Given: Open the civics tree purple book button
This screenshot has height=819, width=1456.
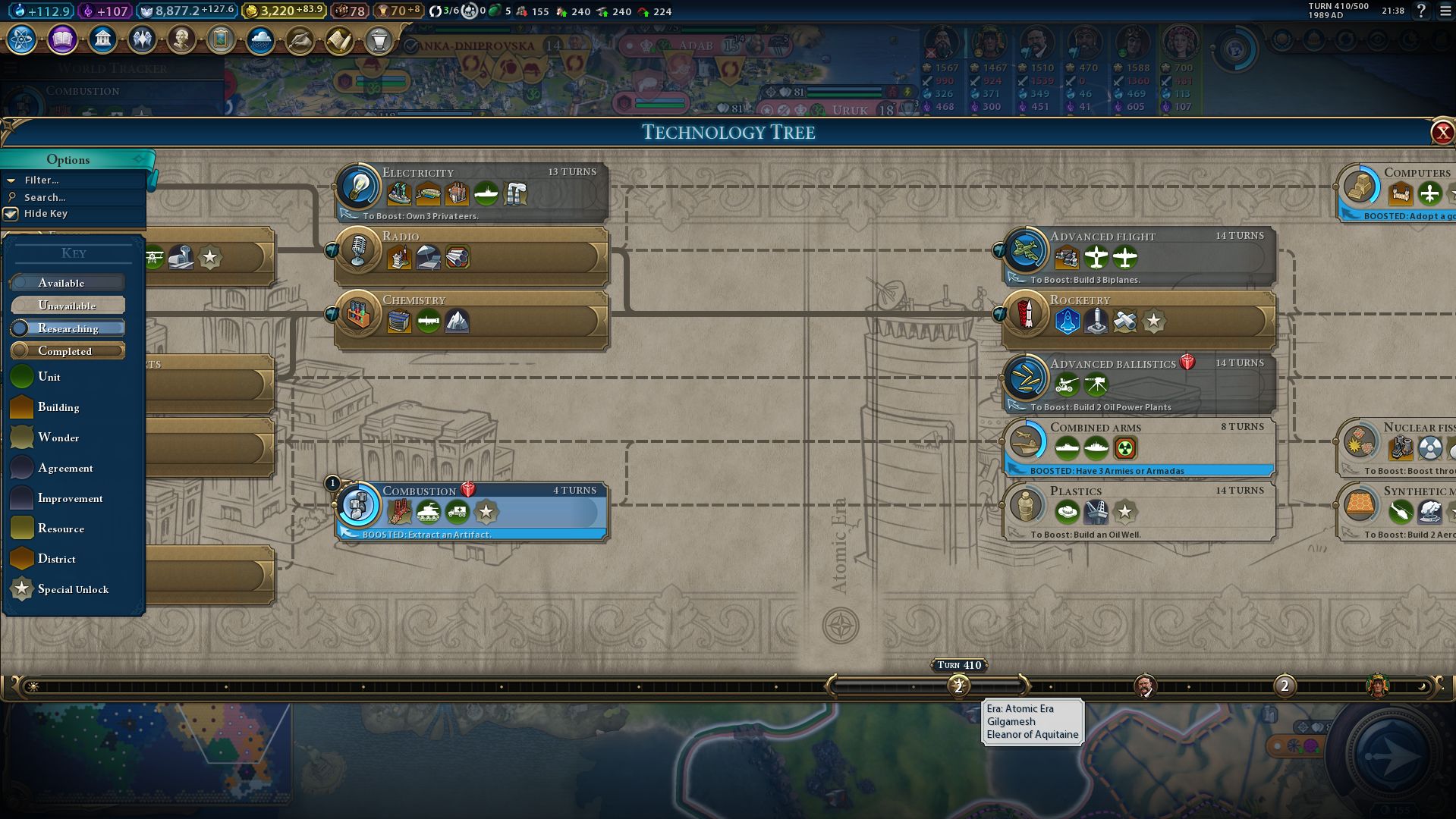Looking at the screenshot, I should pyautogui.click(x=62, y=39).
